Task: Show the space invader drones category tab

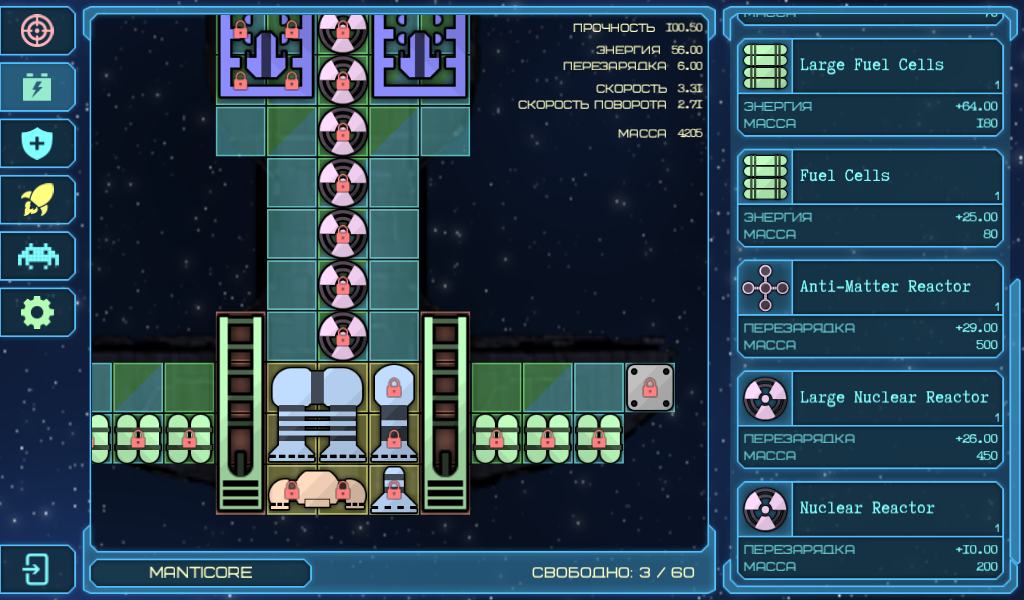Action: coord(38,256)
